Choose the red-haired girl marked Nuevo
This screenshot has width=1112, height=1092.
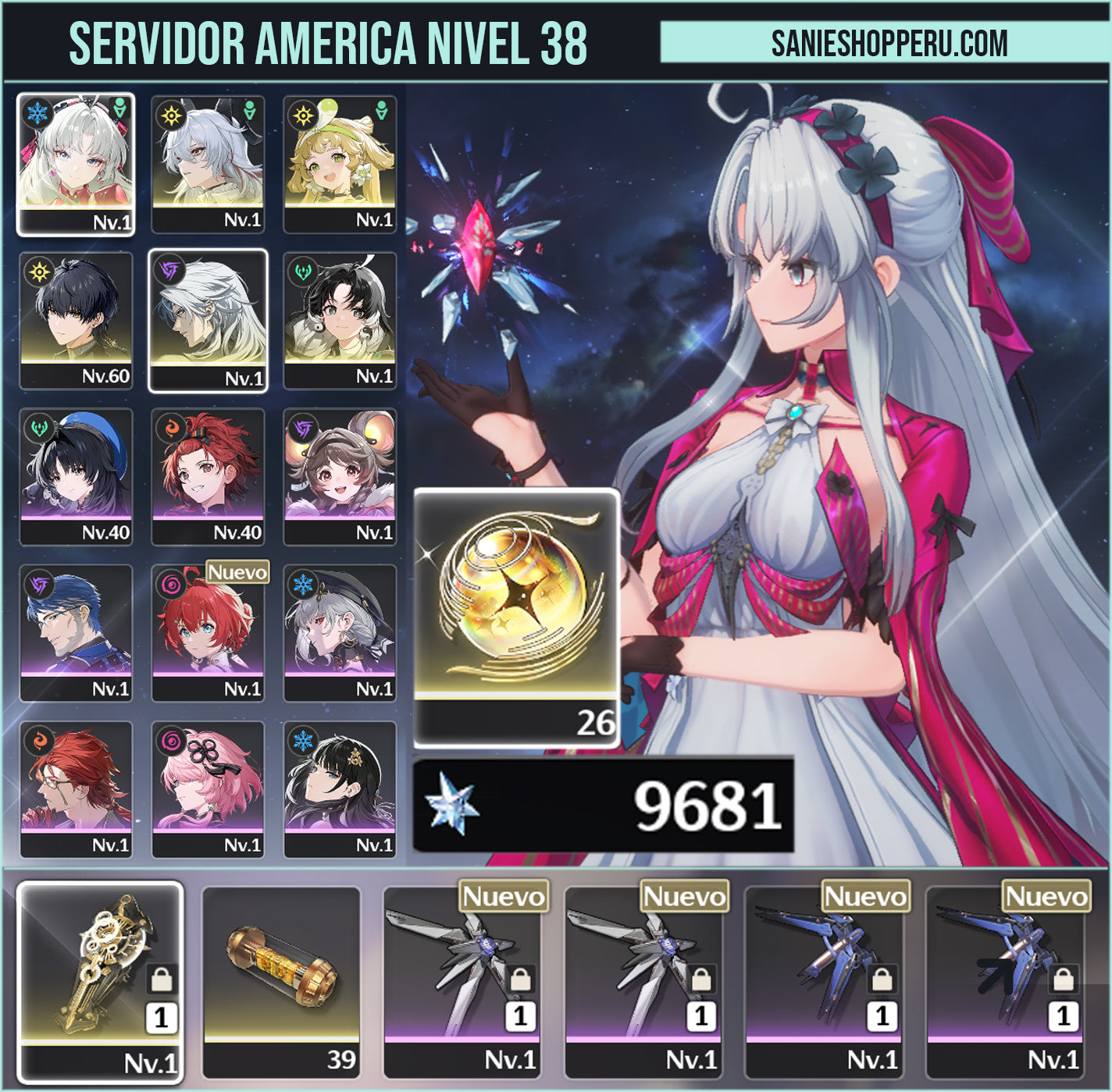click(x=208, y=631)
